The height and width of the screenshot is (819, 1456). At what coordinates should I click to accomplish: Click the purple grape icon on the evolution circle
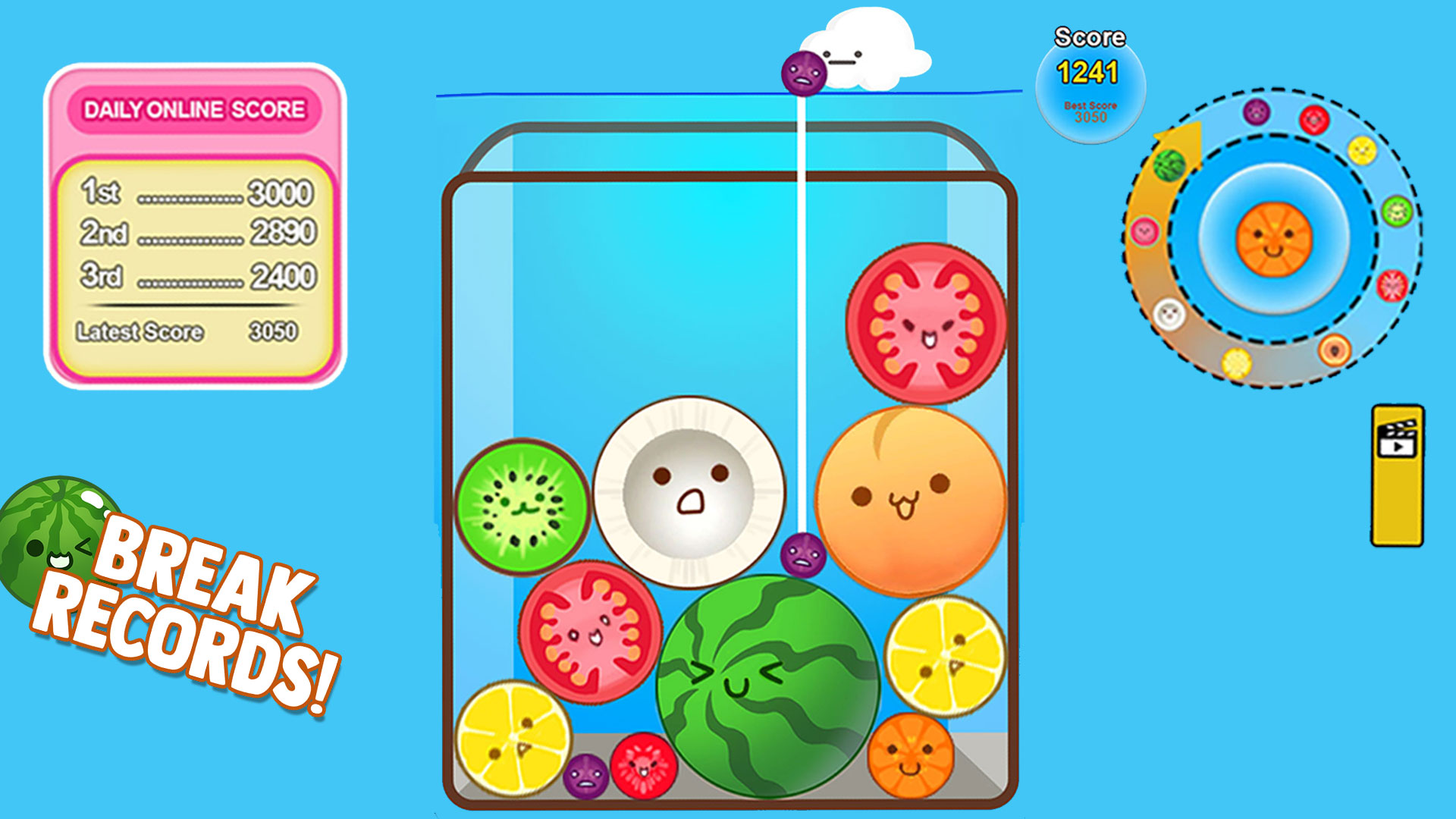[x=1257, y=111]
